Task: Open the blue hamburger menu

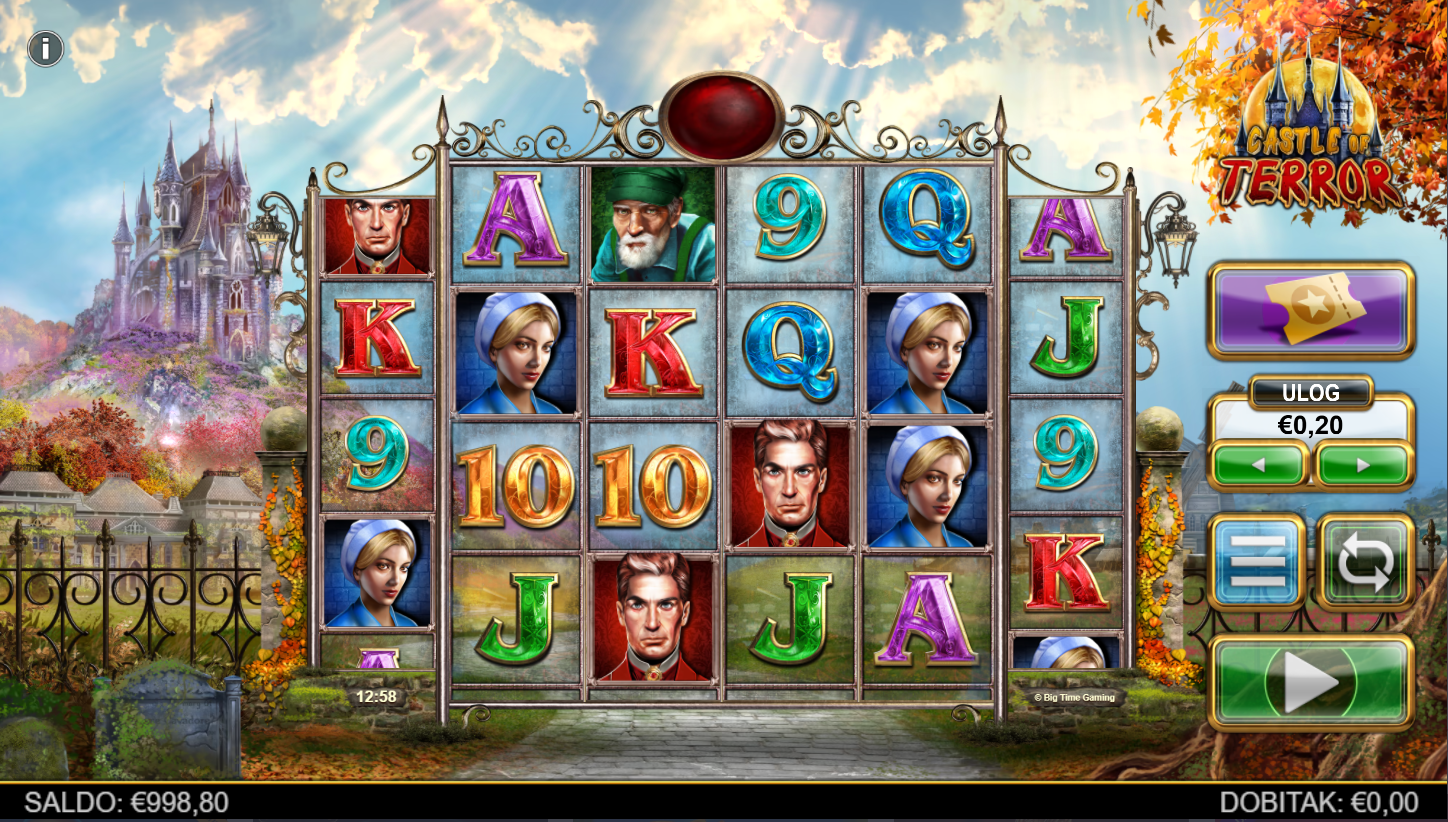Action: click(x=1257, y=562)
